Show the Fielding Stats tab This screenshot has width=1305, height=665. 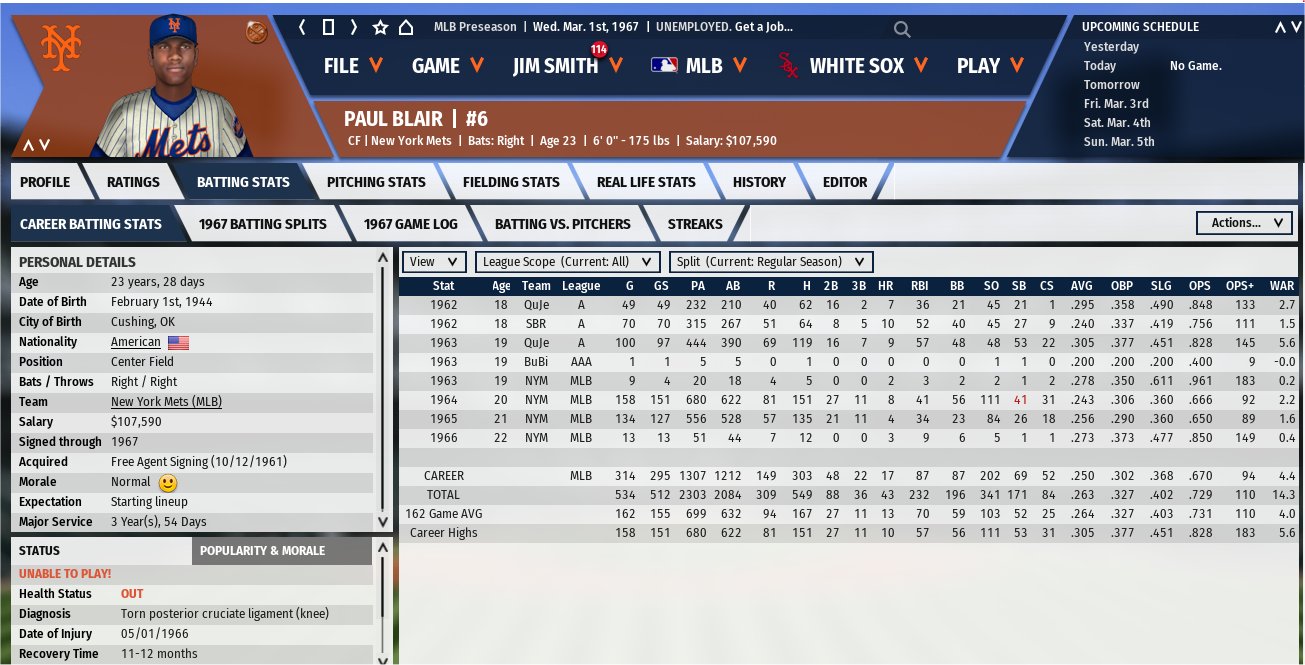pyautogui.click(x=511, y=182)
